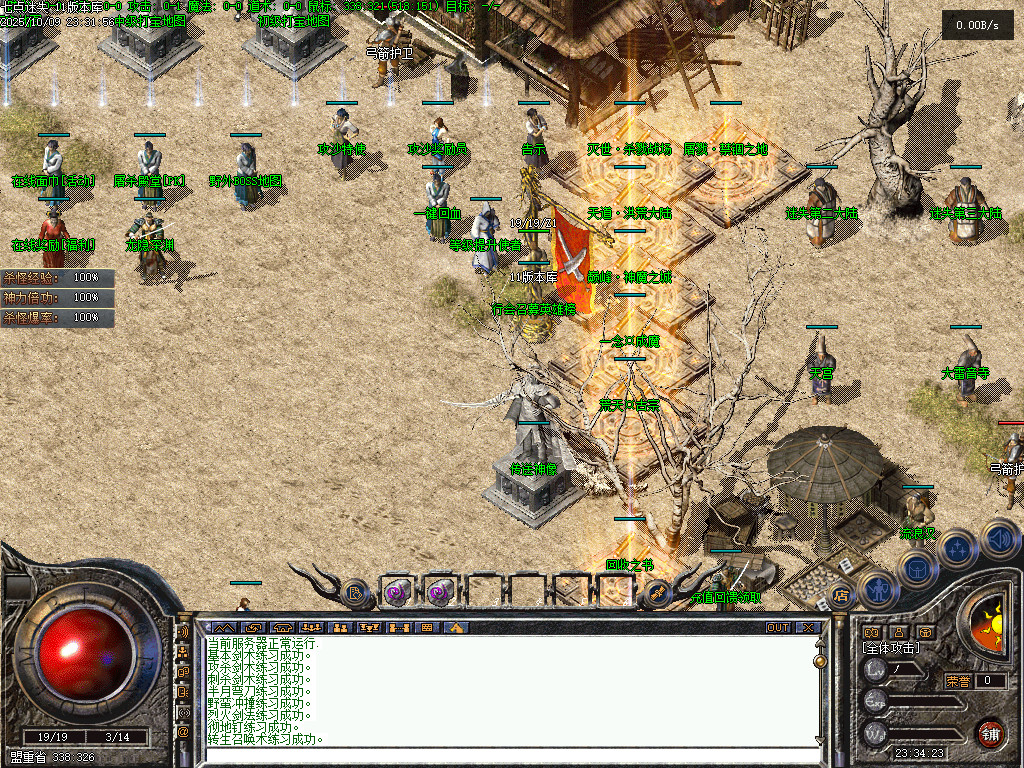Viewport: 1024px width, 768px height.
Task: Click the warning triangle chat toolbar icon
Action: point(456,628)
